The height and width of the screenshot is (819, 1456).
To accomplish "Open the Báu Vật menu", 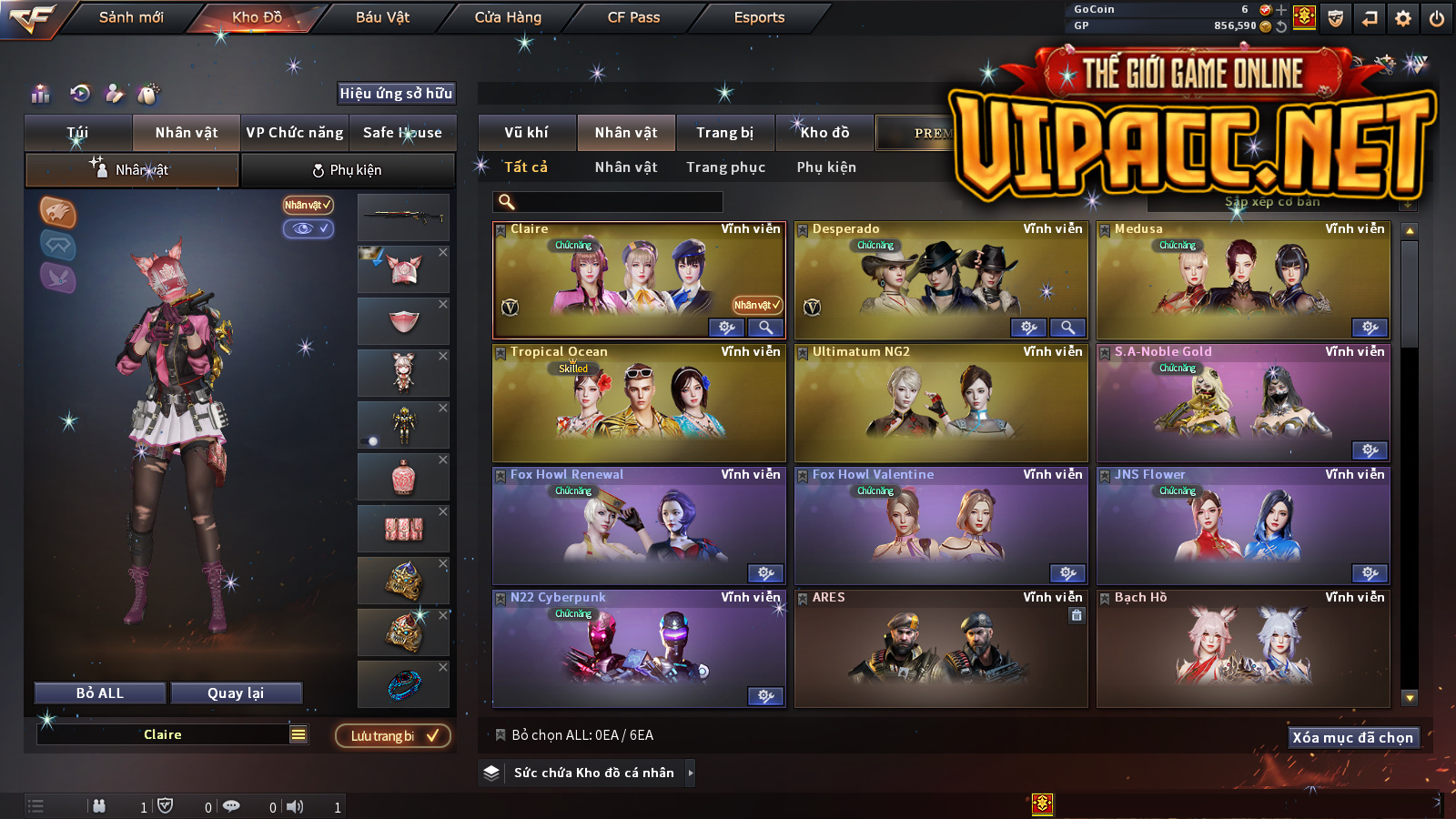I will click(x=382, y=17).
